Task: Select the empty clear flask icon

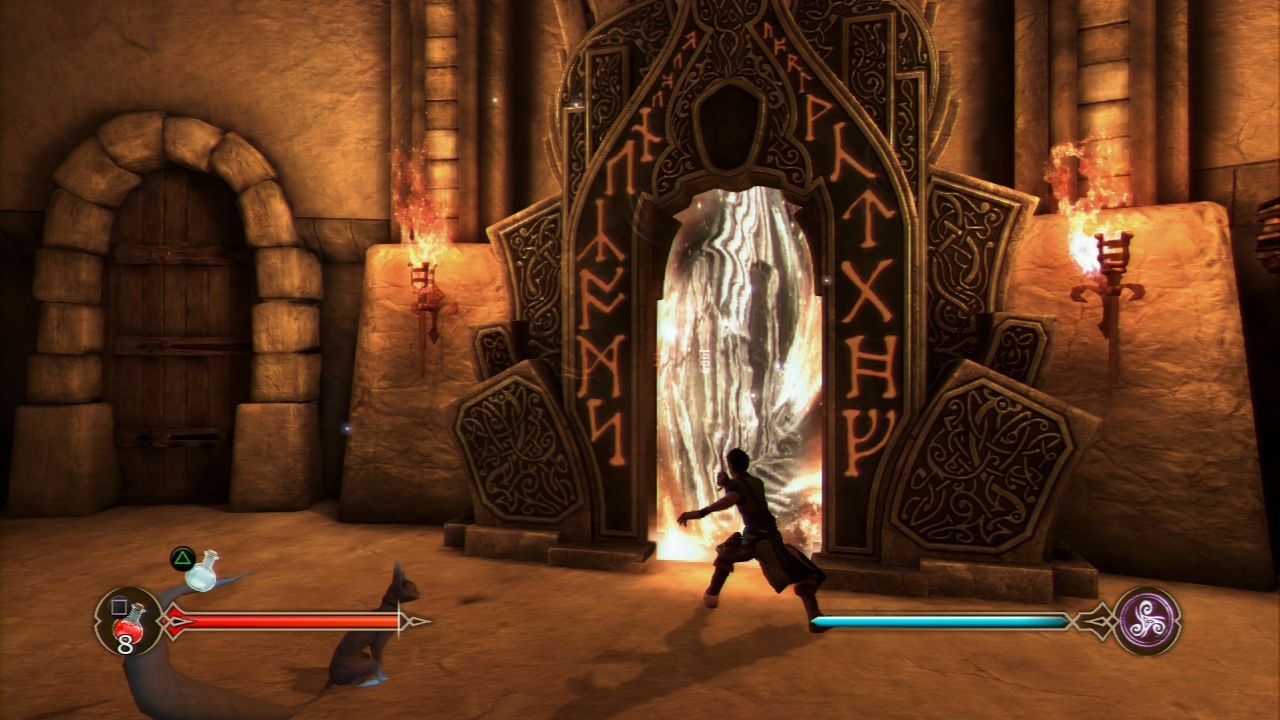Action: [204, 571]
